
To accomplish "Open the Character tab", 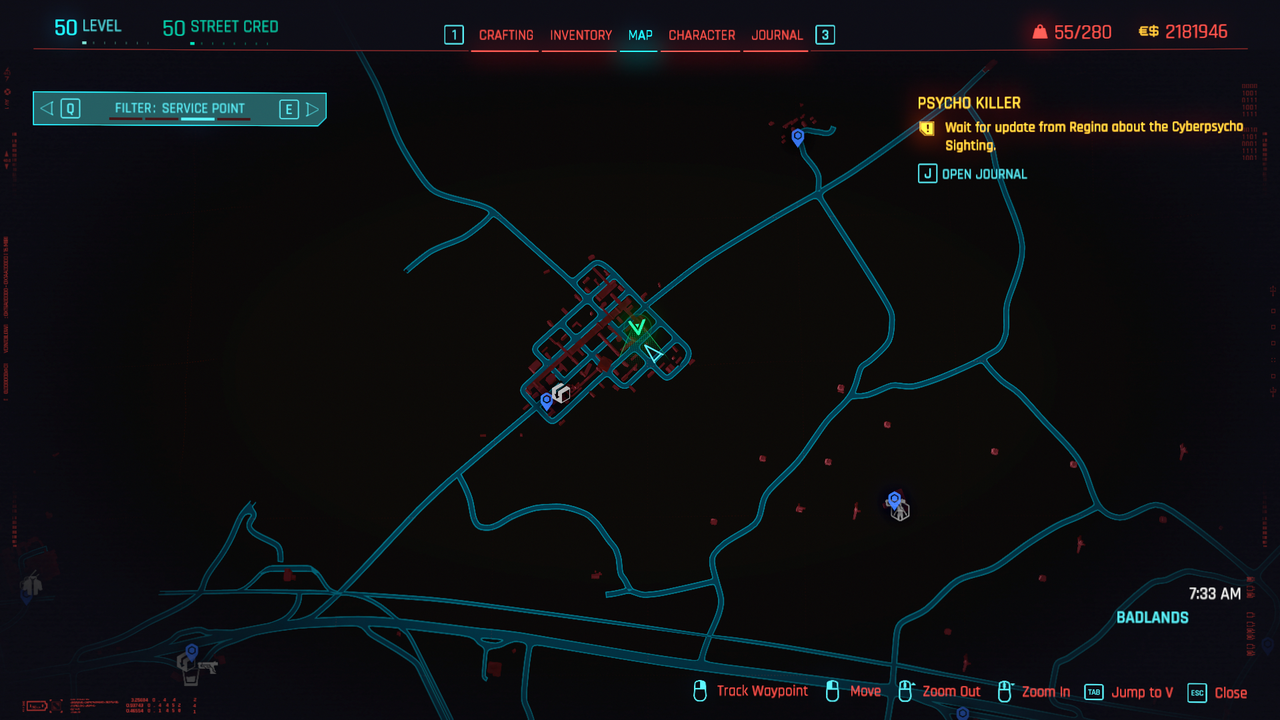I will coord(702,35).
